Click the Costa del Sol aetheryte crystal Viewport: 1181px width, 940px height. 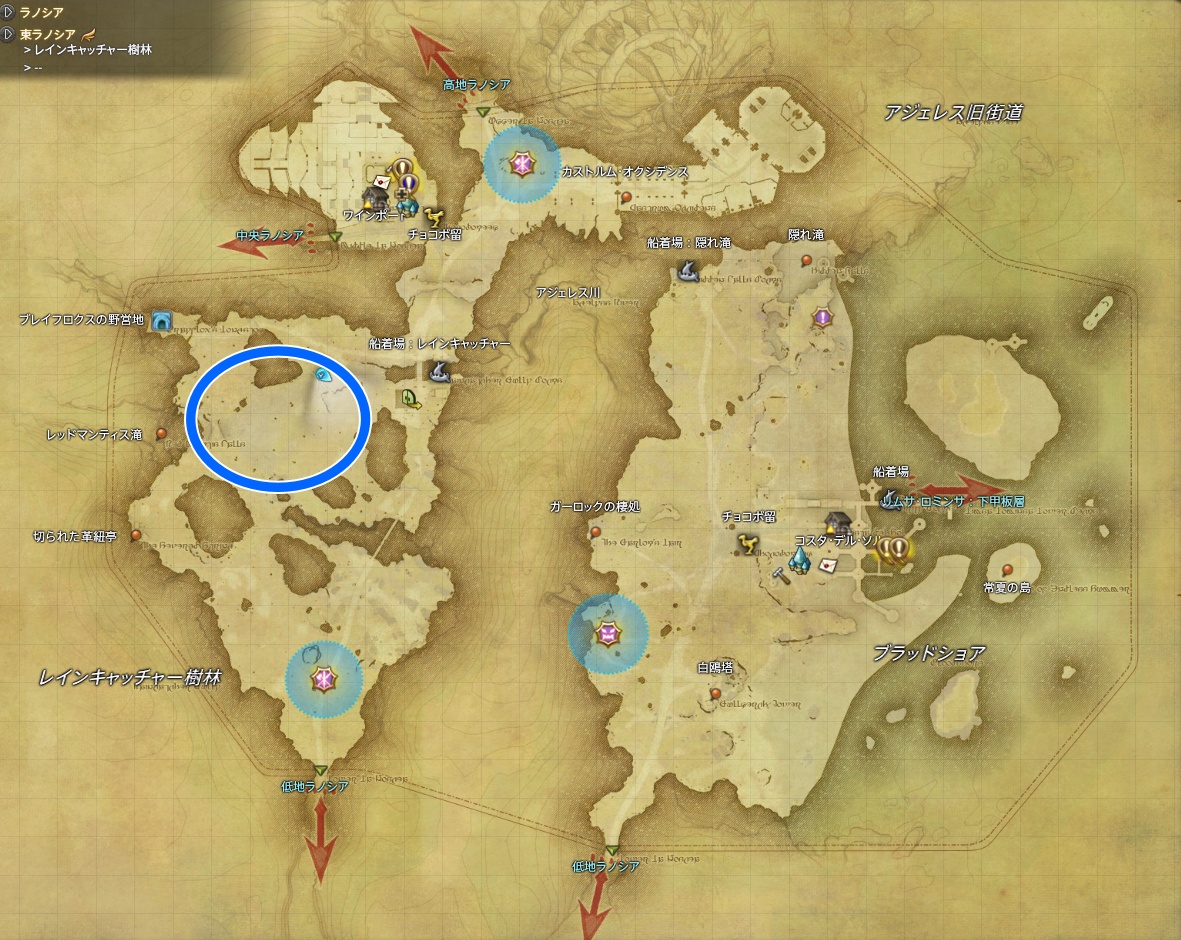[800, 562]
